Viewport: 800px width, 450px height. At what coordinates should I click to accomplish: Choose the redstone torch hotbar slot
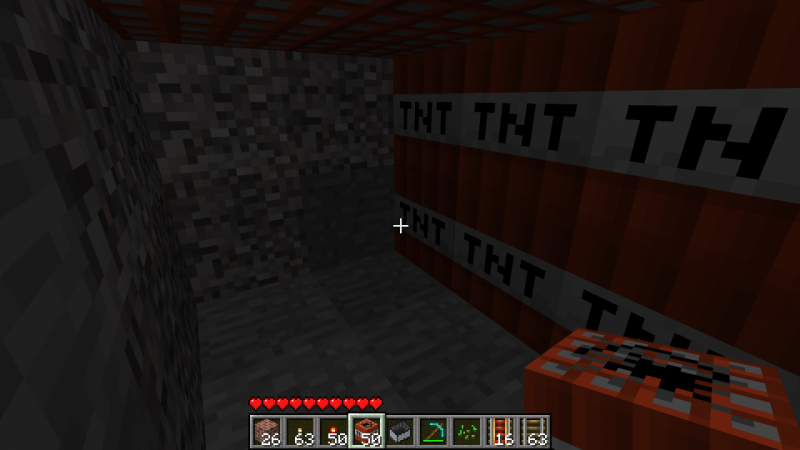tap(332, 432)
